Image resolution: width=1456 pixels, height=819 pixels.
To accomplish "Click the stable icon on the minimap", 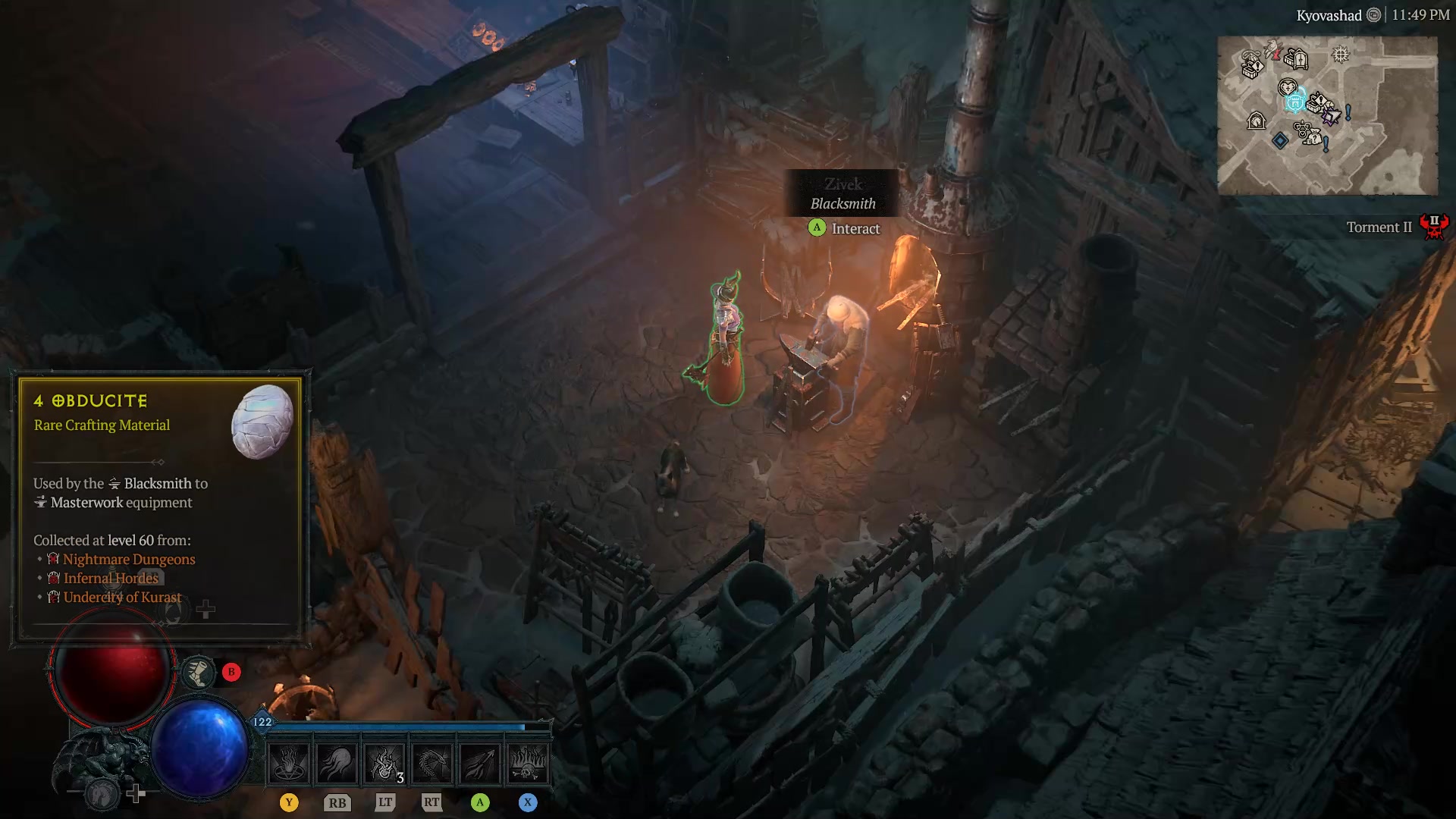I will pos(1257,121).
